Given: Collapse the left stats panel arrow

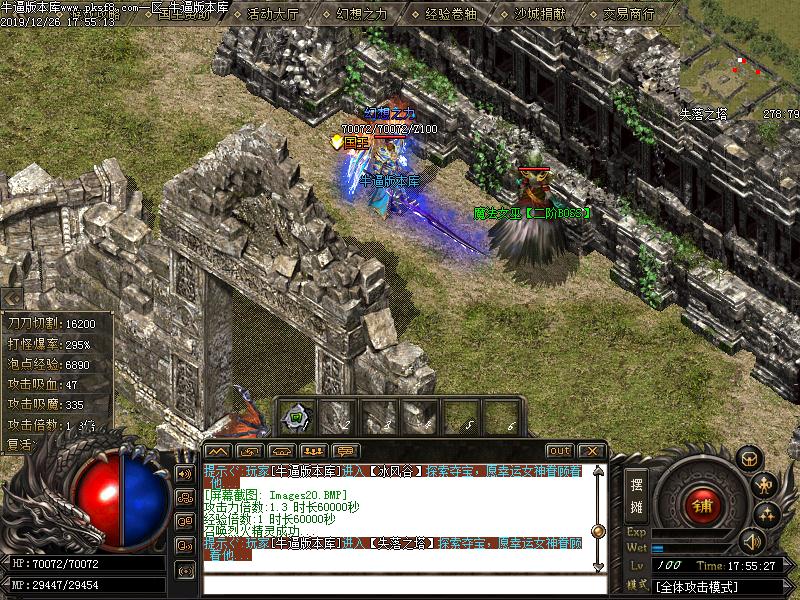Looking at the screenshot, I should click(11, 298).
